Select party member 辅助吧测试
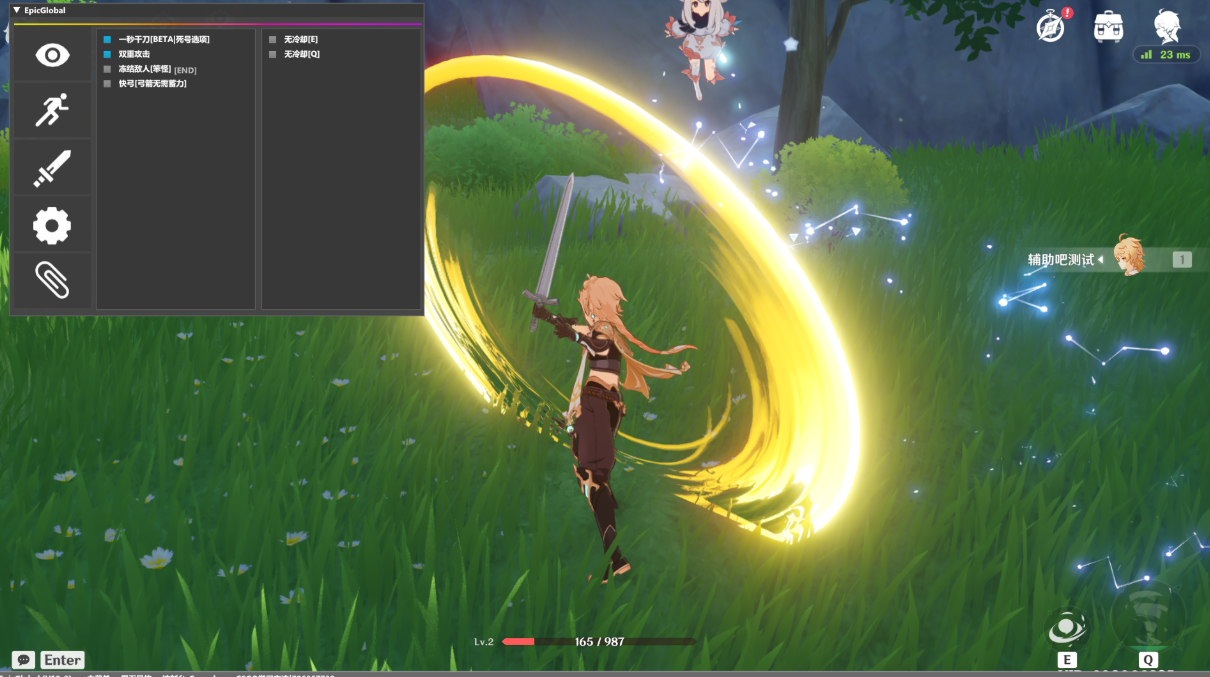This screenshot has width=1210, height=677. [x=1129, y=258]
